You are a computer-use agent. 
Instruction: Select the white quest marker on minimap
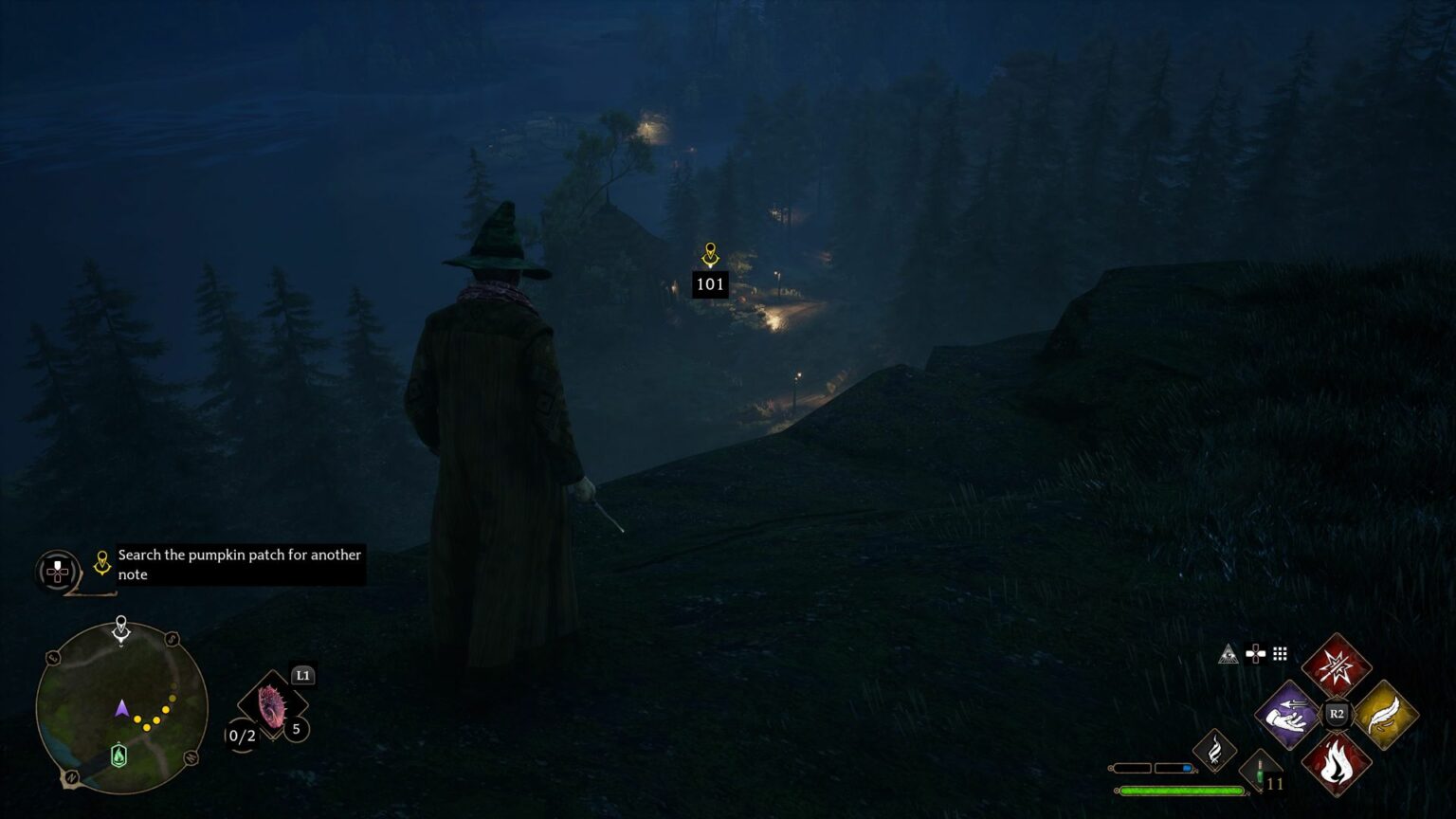click(x=121, y=628)
